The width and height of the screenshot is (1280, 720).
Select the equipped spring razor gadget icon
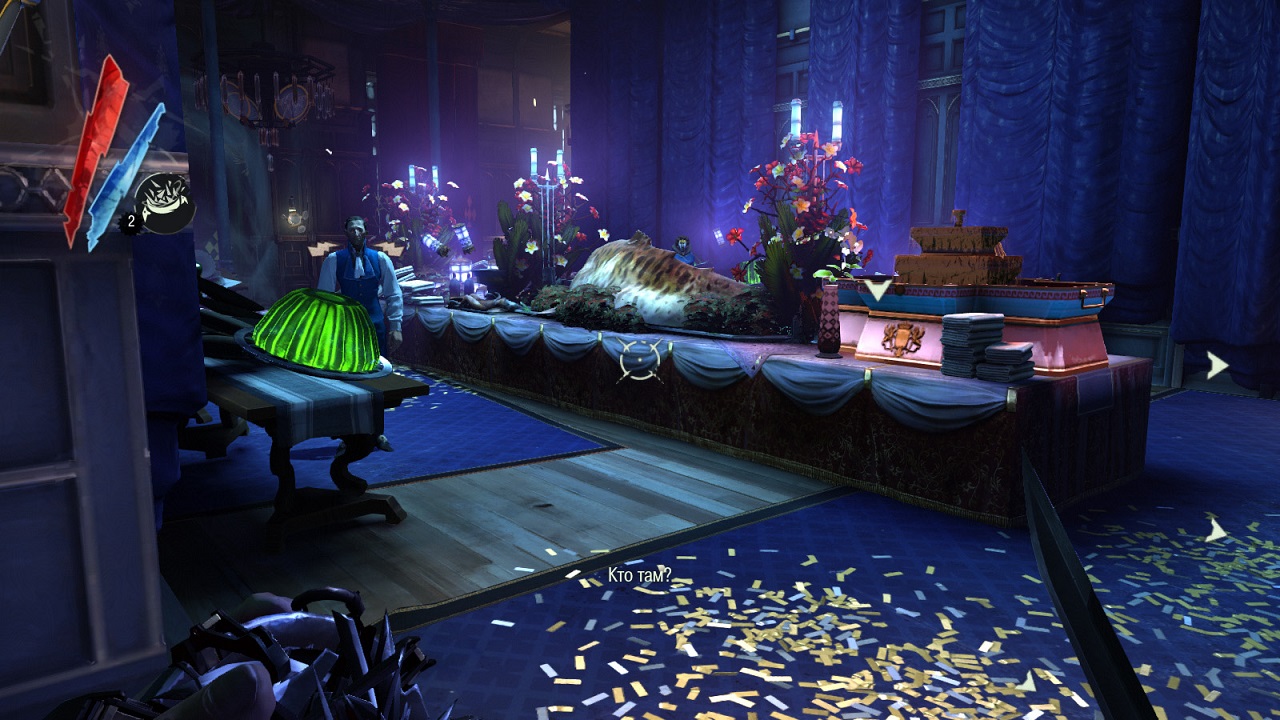164,203
